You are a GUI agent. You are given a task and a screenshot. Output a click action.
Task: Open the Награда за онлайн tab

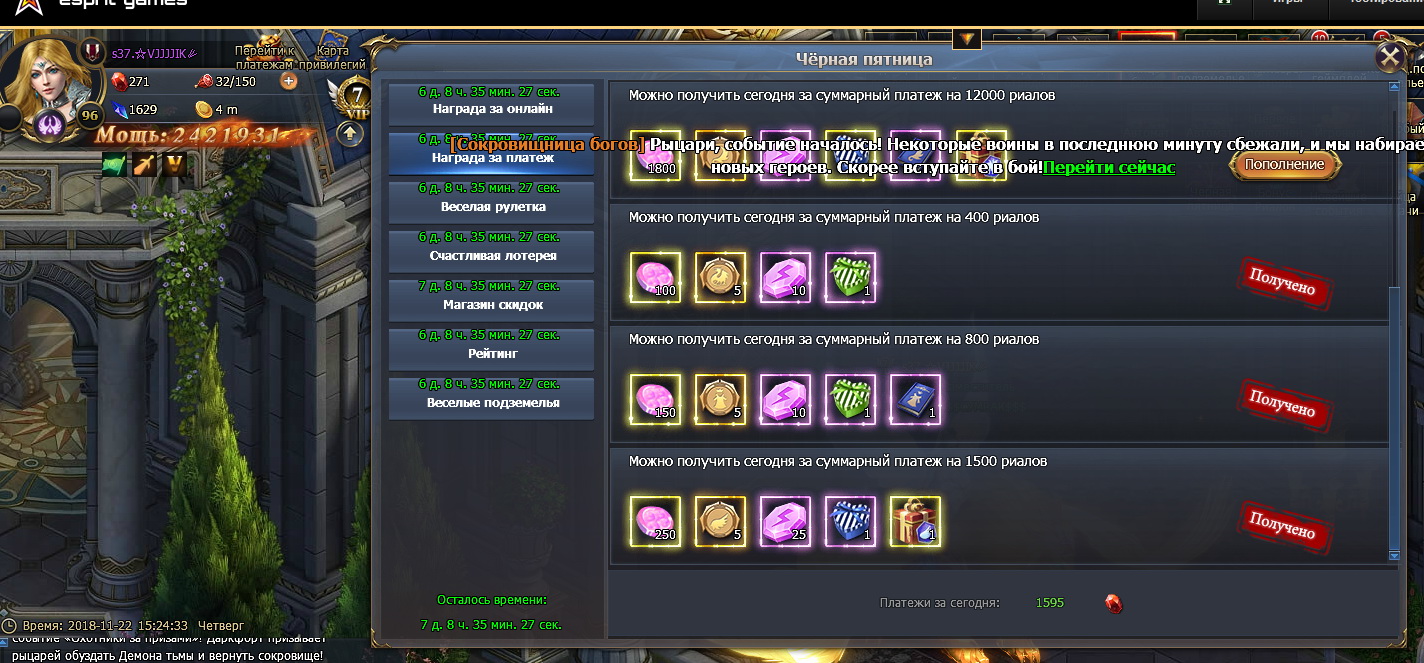492,102
